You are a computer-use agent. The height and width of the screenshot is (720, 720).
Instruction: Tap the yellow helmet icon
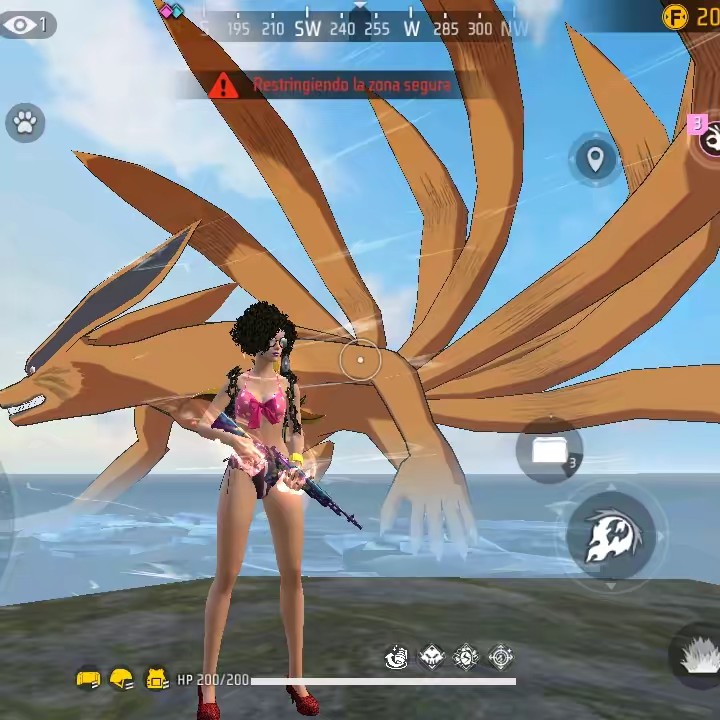[122, 680]
